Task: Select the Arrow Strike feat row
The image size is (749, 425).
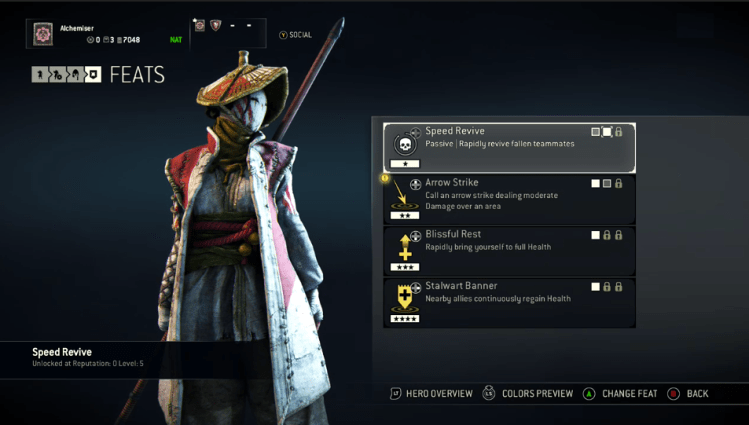Action: pyautogui.click(x=509, y=198)
